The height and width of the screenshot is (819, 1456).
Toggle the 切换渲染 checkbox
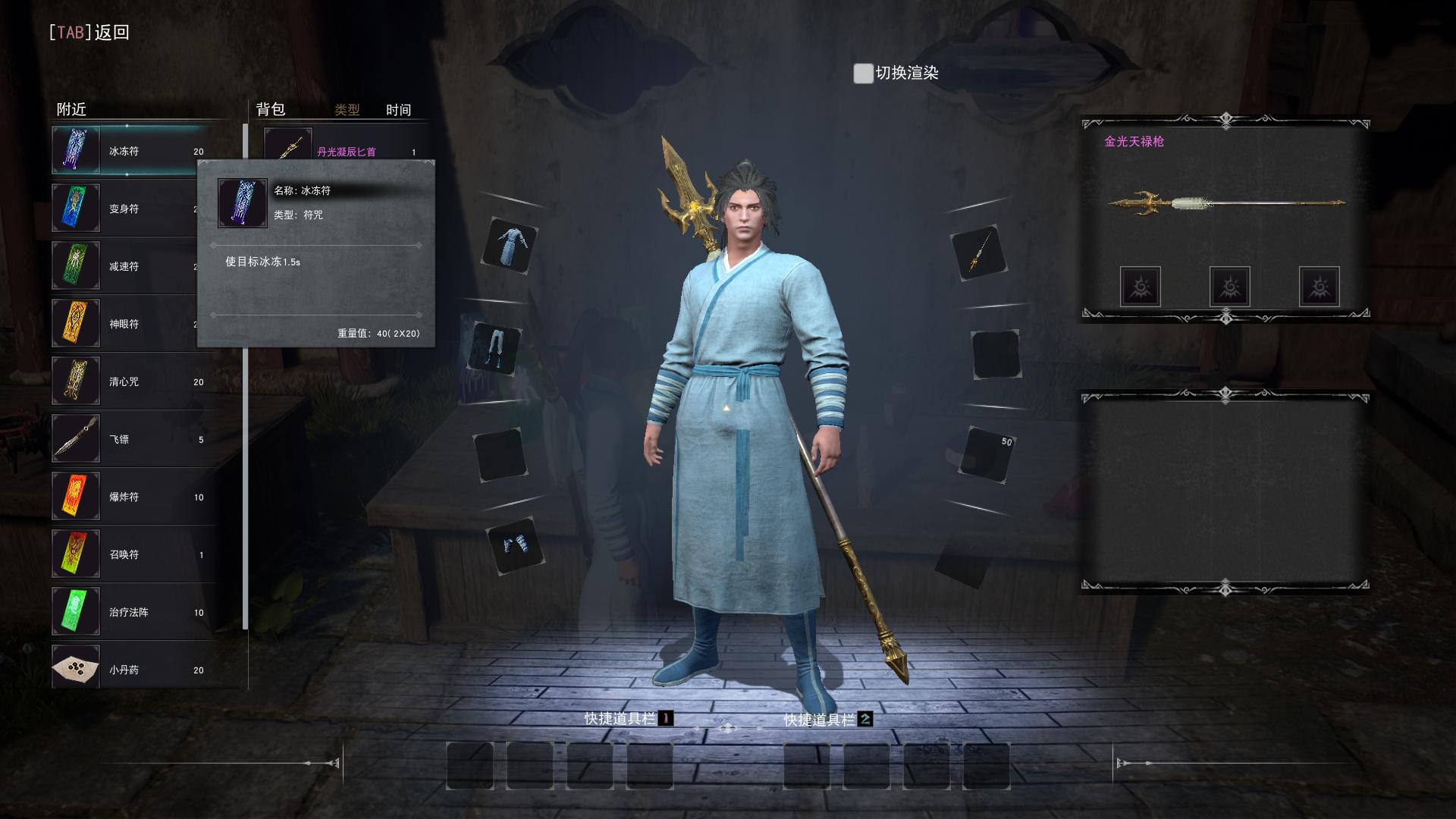(863, 74)
